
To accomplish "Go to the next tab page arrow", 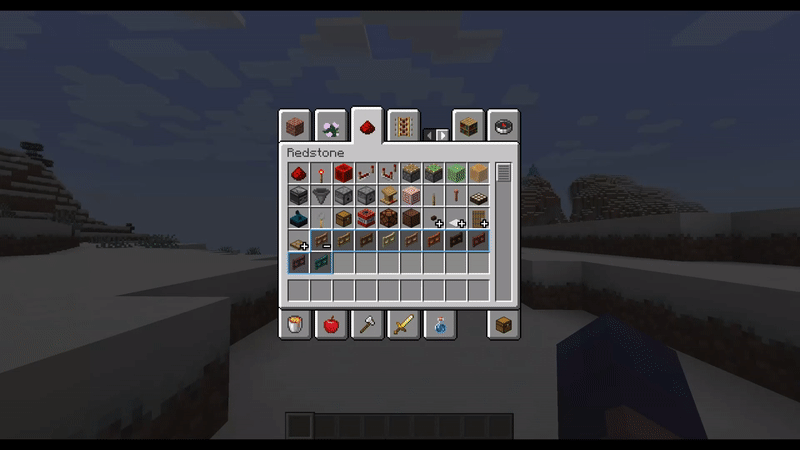I will click(442, 134).
